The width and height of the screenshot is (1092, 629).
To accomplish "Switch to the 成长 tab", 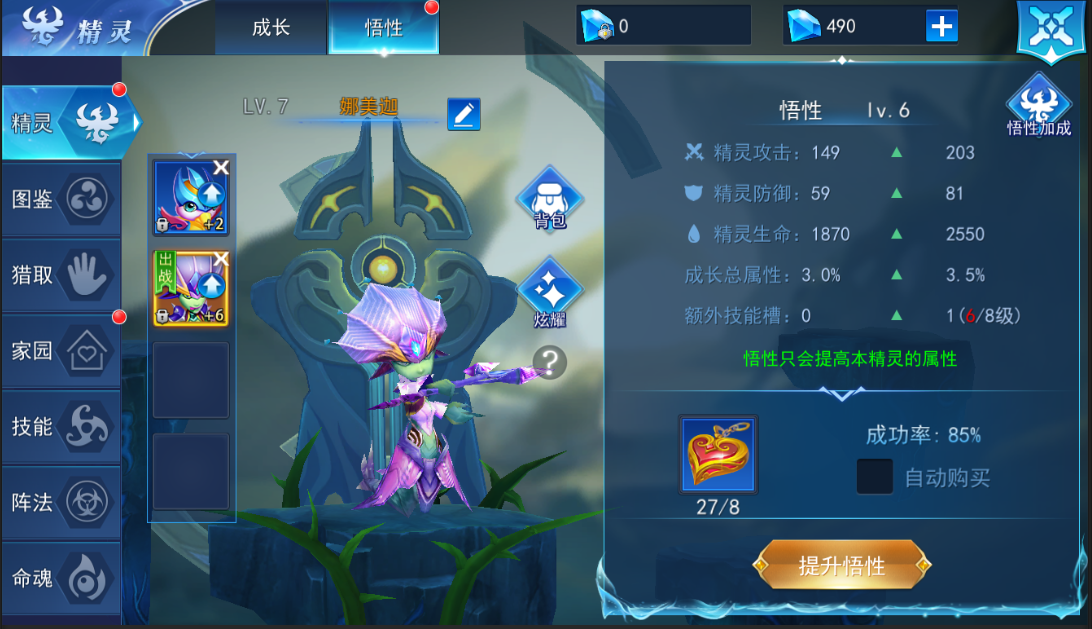I will coord(271,27).
